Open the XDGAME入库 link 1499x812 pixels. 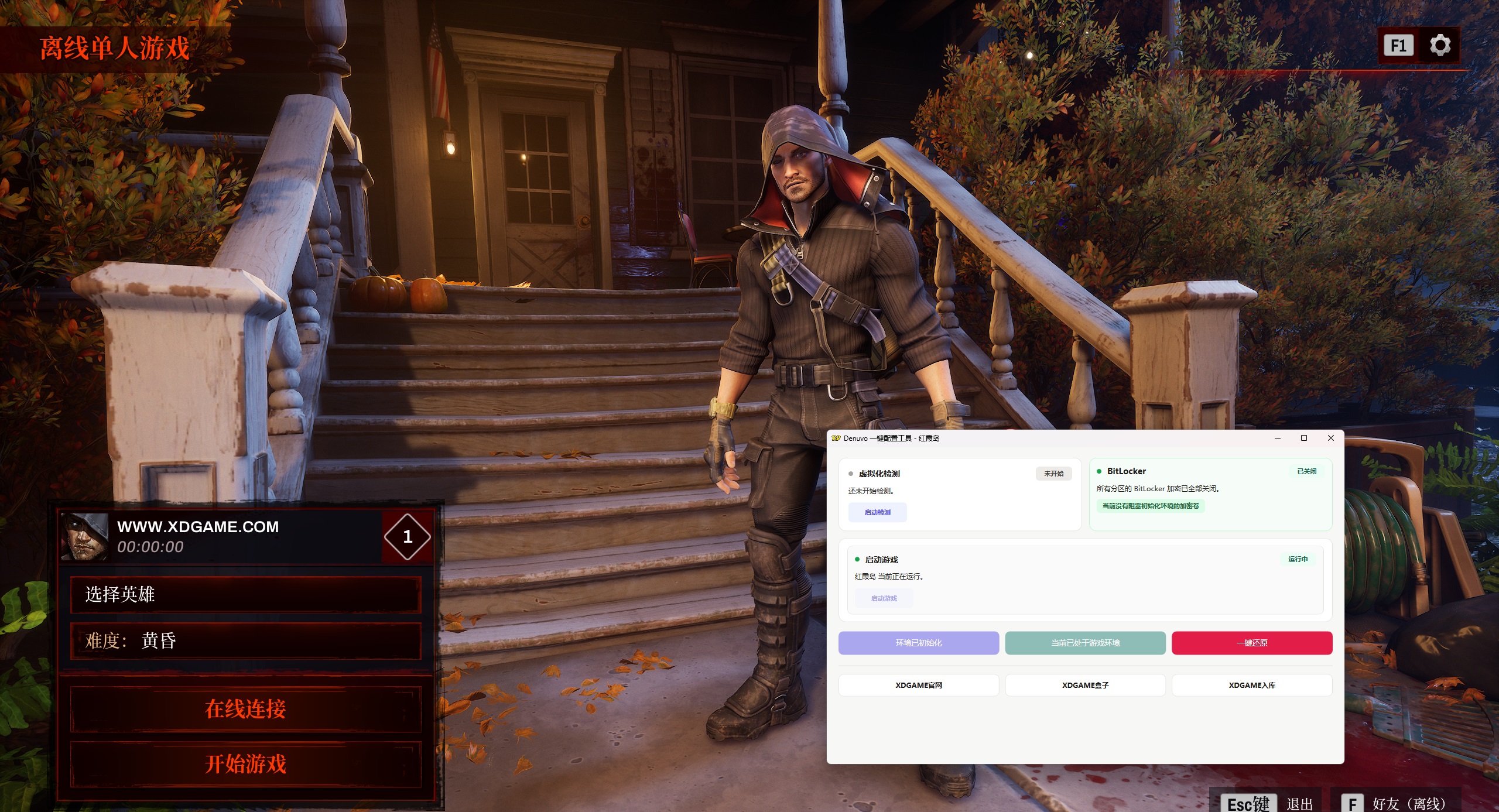[x=1252, y=685]
